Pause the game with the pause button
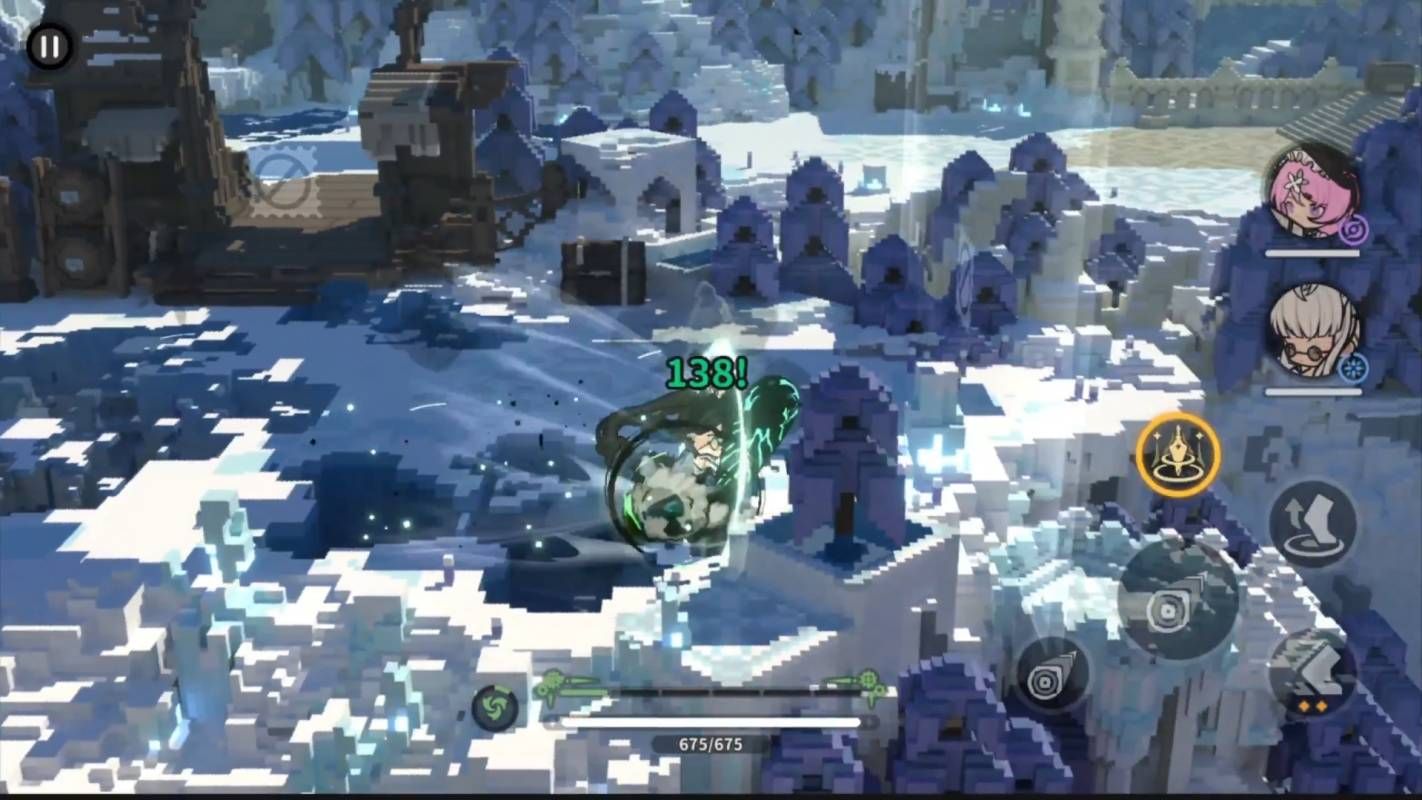 [x=49, y=46]
